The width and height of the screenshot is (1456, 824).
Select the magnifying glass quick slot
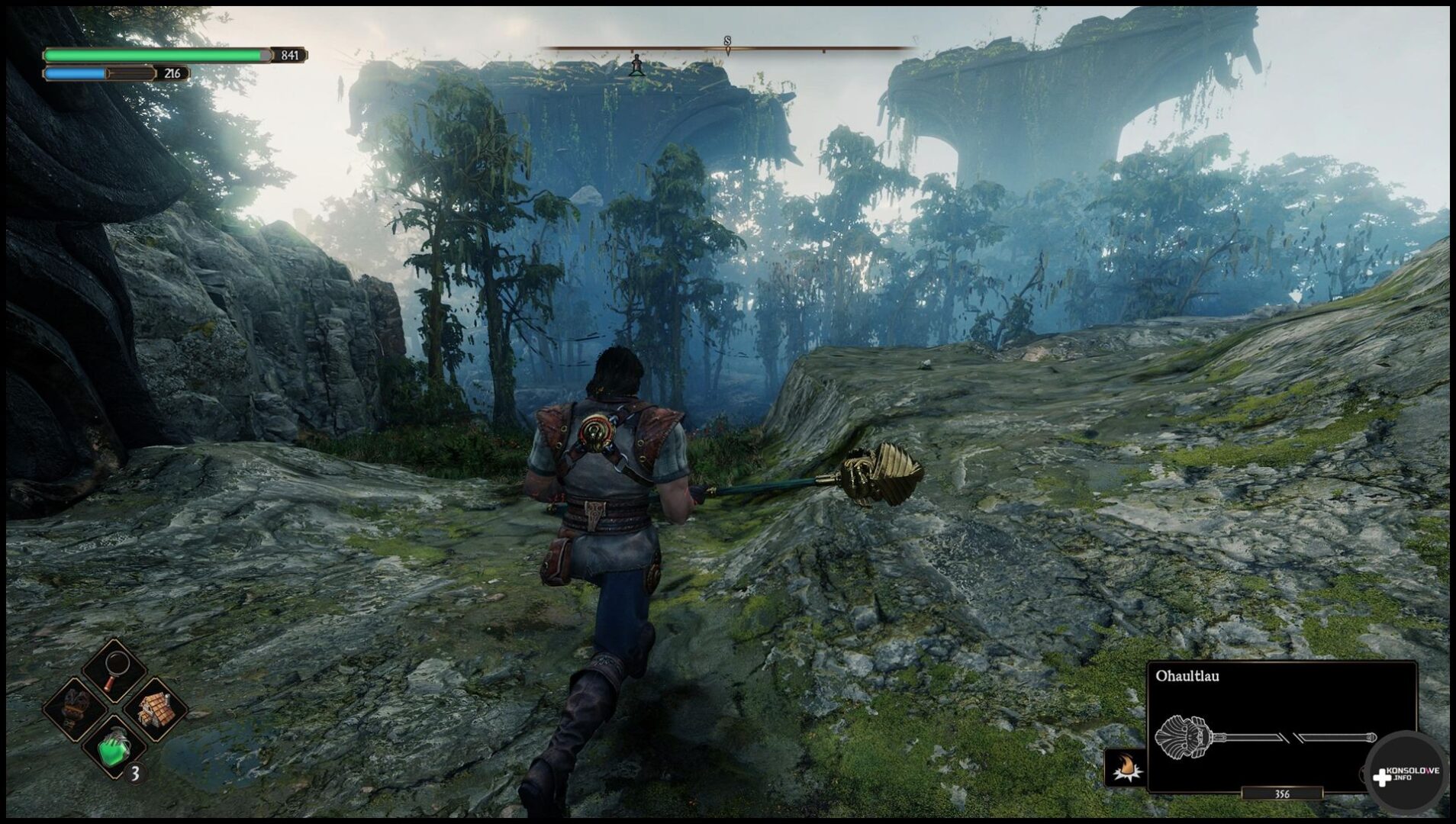coord(114,670)
